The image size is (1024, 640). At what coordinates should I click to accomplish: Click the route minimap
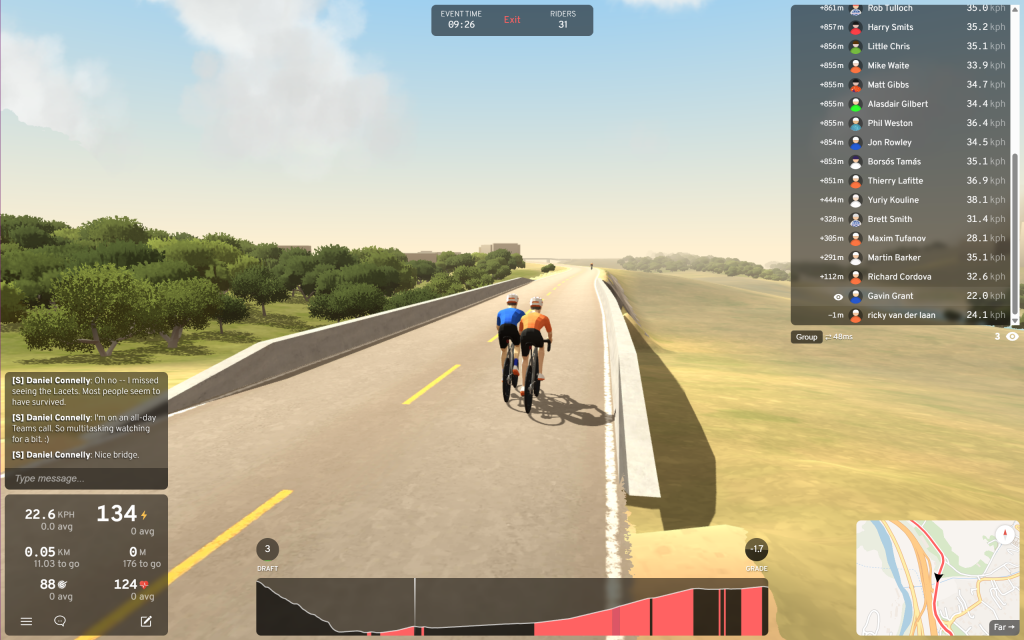pos(930,580)
